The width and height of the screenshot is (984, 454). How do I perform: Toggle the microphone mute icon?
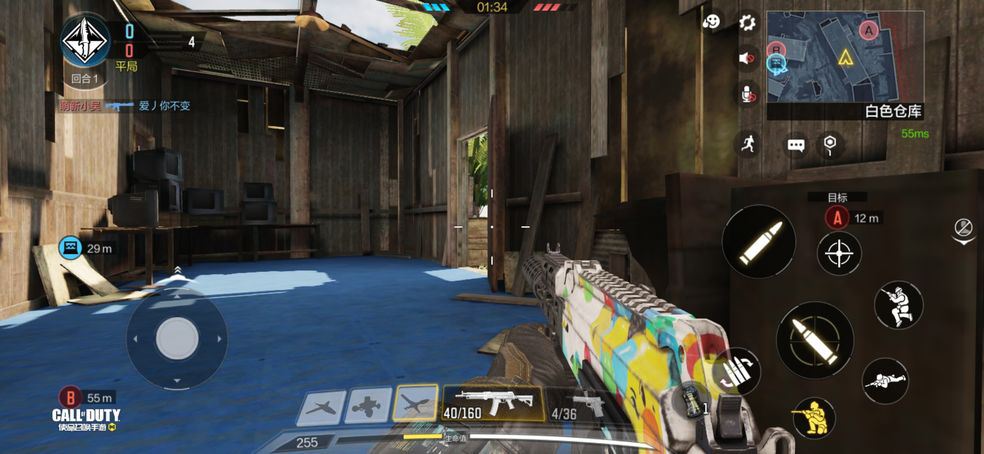[x=747, y=95]
